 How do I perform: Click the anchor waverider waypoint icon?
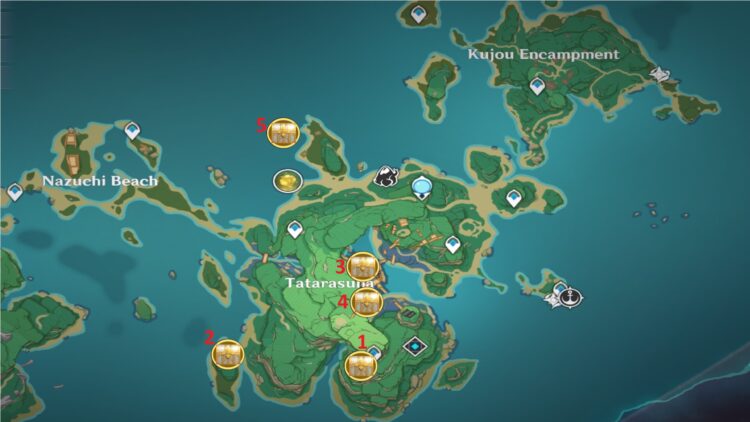pyautogui.click(x=571, y=297)
